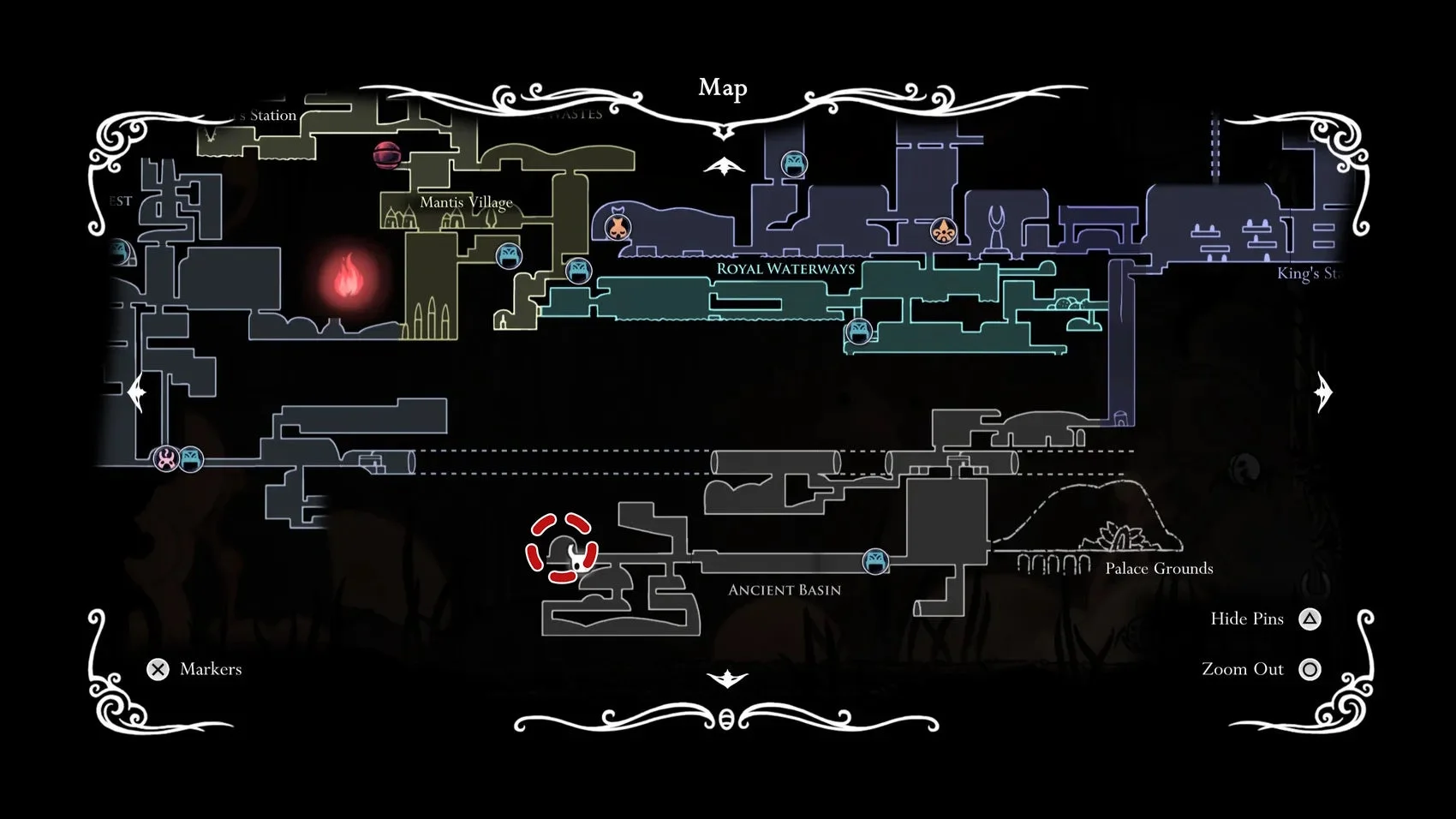The height and width of the screenshot is (819, 1456).
Task: Click the Map title header
Action: point(722,87)
